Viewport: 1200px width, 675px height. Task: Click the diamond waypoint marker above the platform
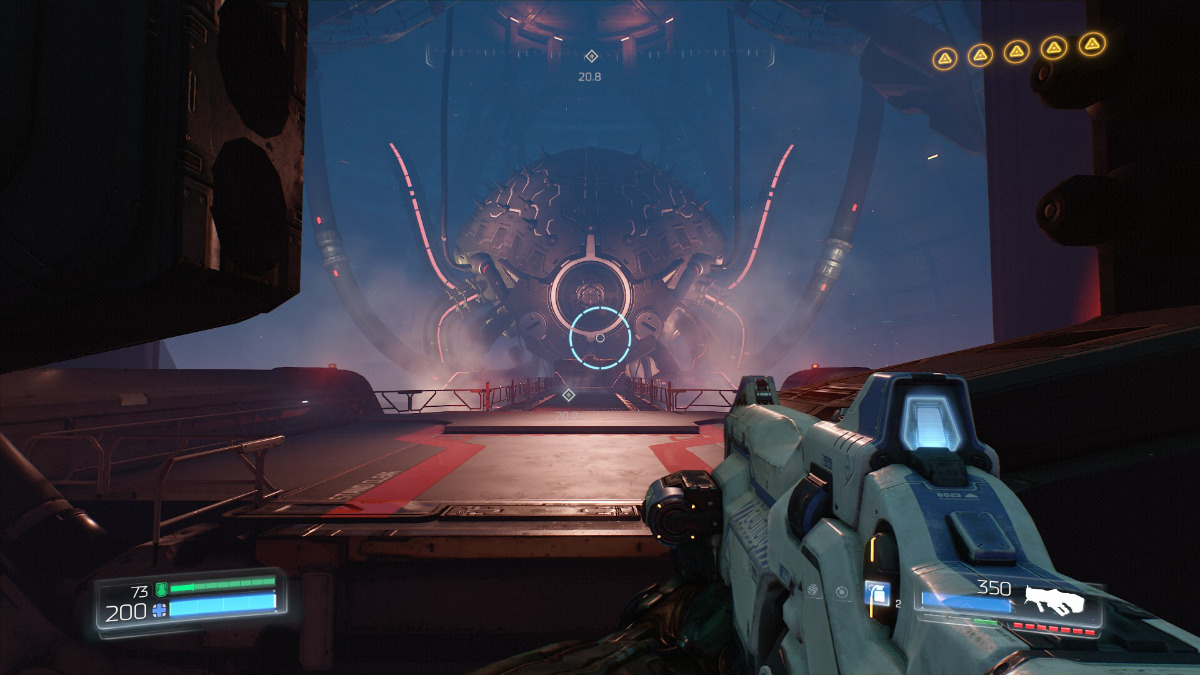[x=568, y=396]
